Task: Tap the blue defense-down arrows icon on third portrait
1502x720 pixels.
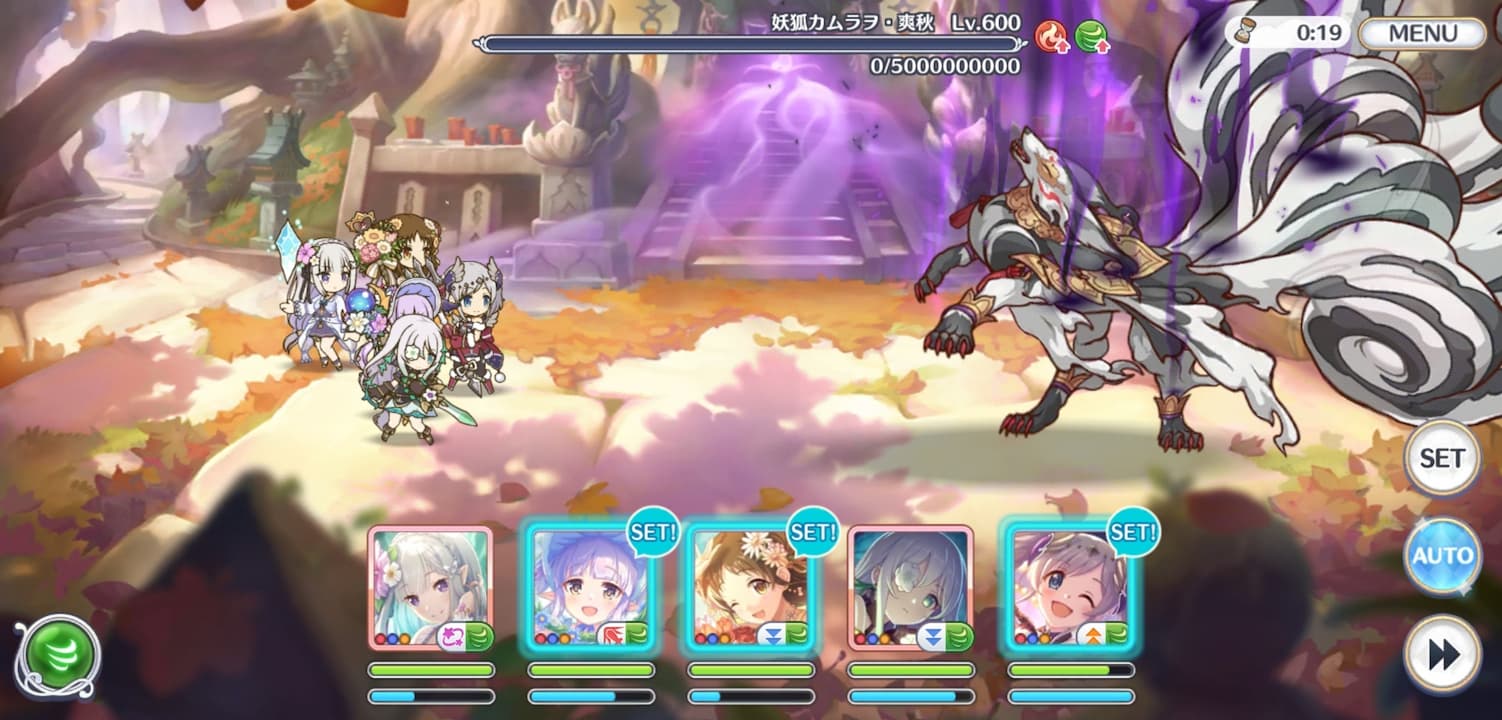Action: click(772, 634)
